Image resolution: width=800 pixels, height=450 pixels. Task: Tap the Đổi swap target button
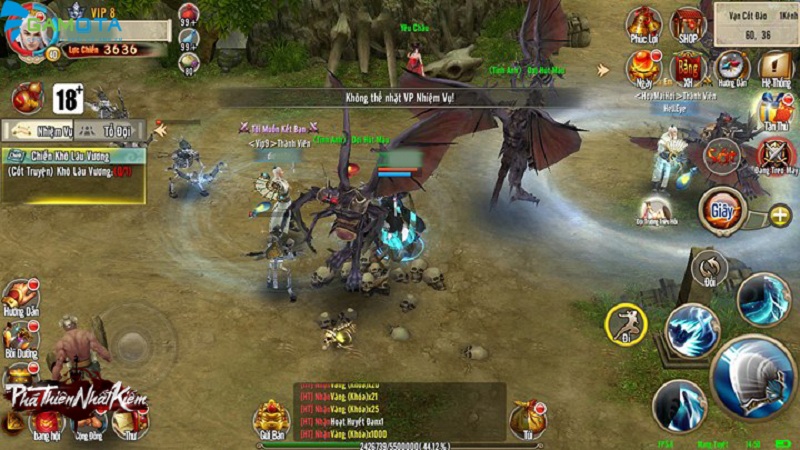(709, 268)
